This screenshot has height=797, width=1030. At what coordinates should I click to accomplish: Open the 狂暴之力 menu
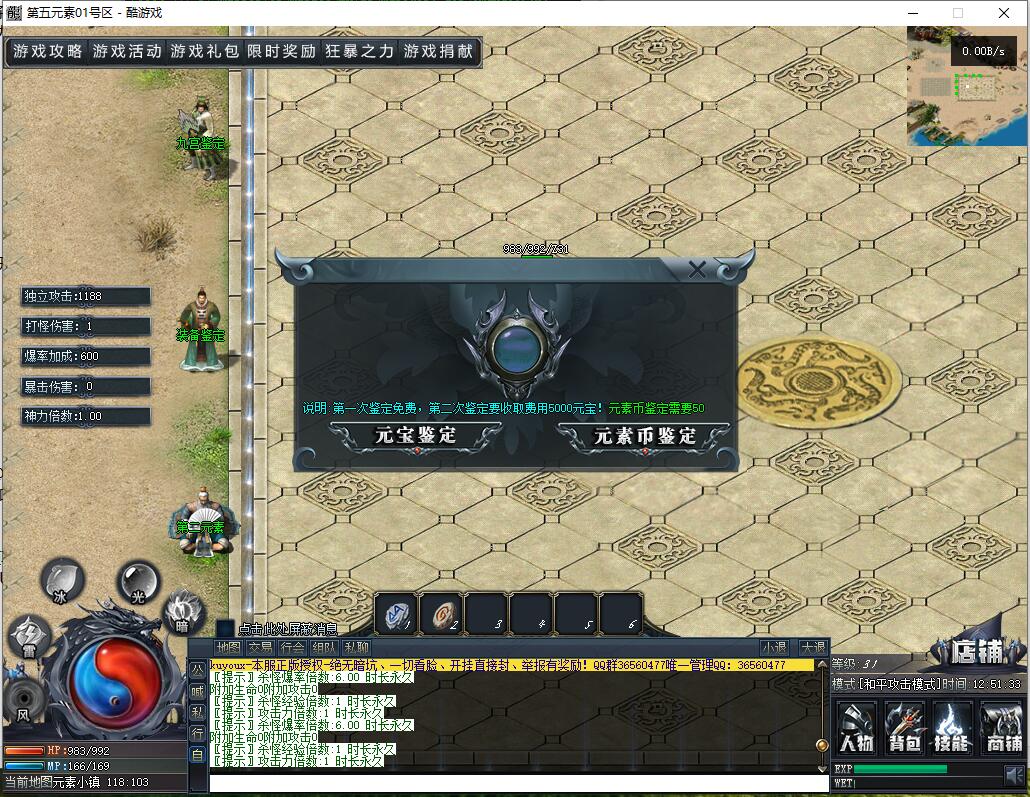360,51
